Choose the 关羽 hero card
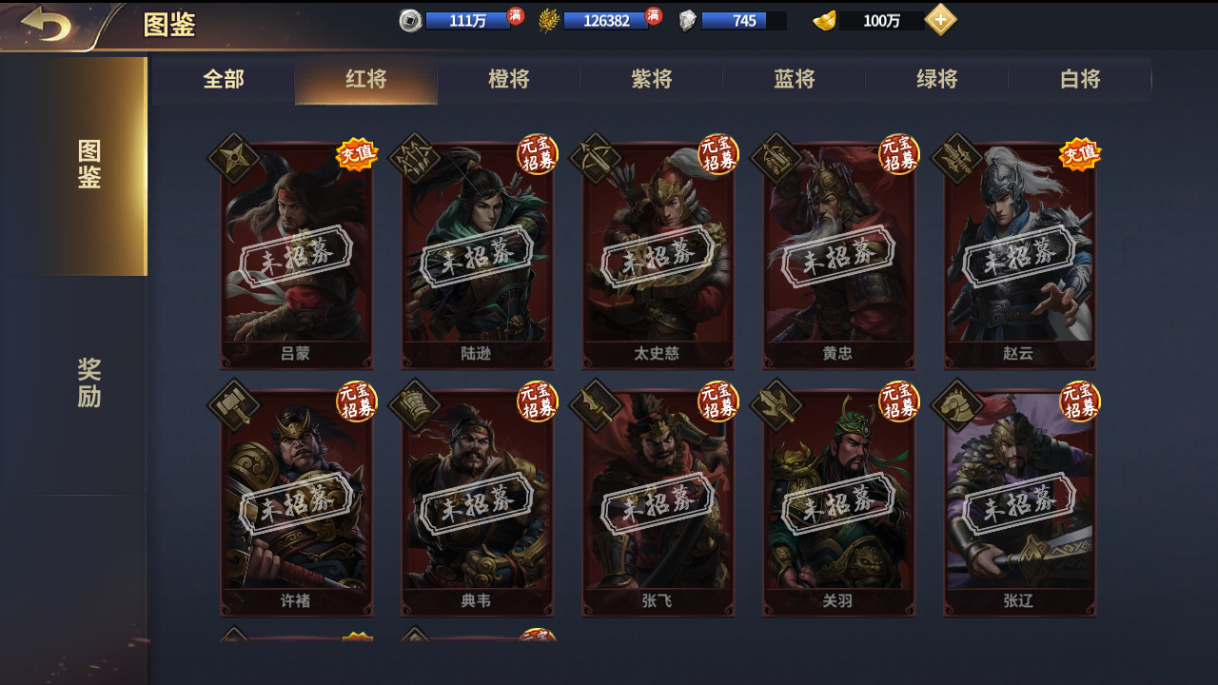This screenshot has height=685, width=1218. pyautogui.click(x=839, y=503)
